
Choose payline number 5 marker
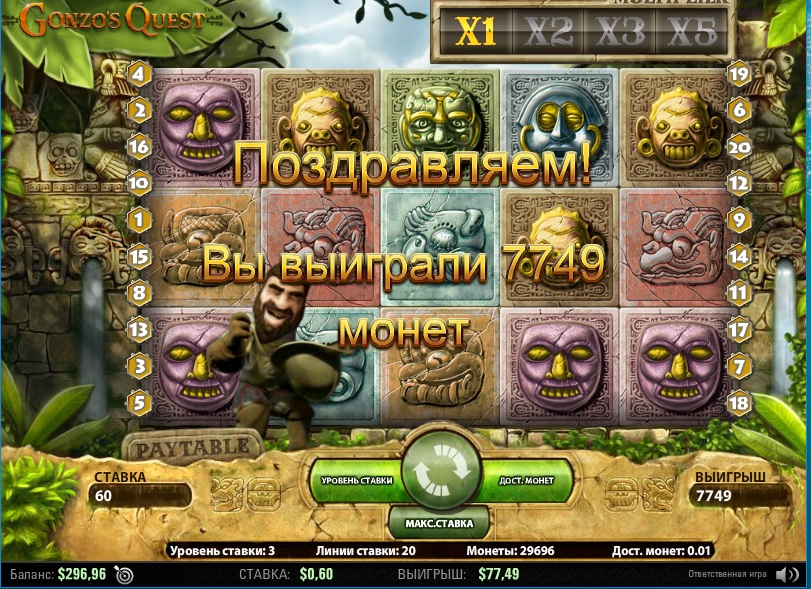(x=139, y=403)
